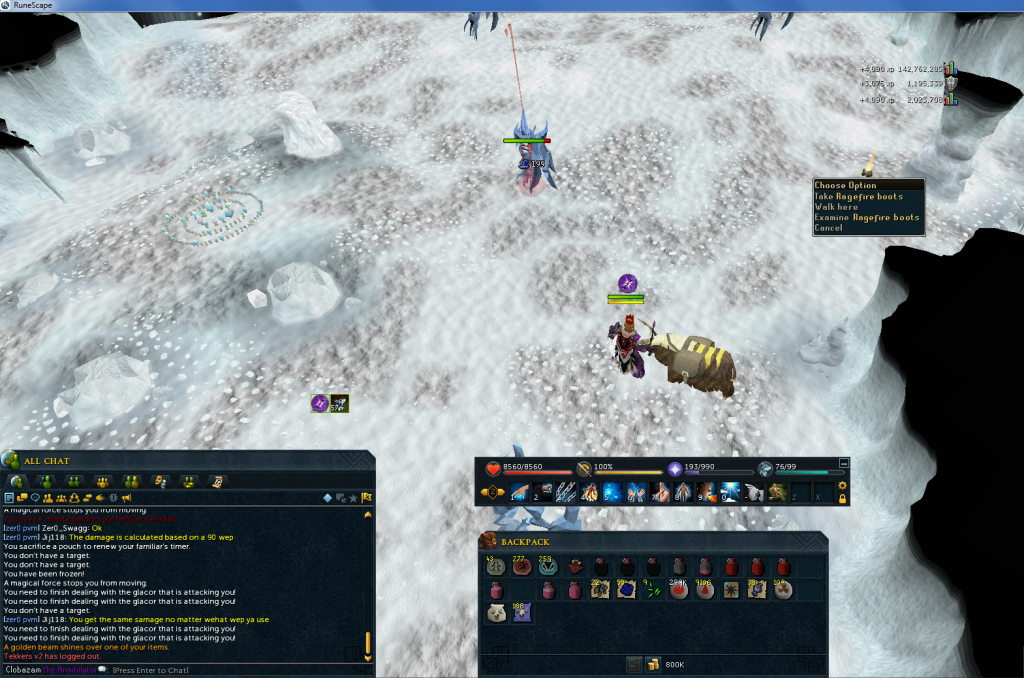The width and height of the screenshot is (1024, 678).
Task: Open action bar settings gear
Action: point(842,485)
